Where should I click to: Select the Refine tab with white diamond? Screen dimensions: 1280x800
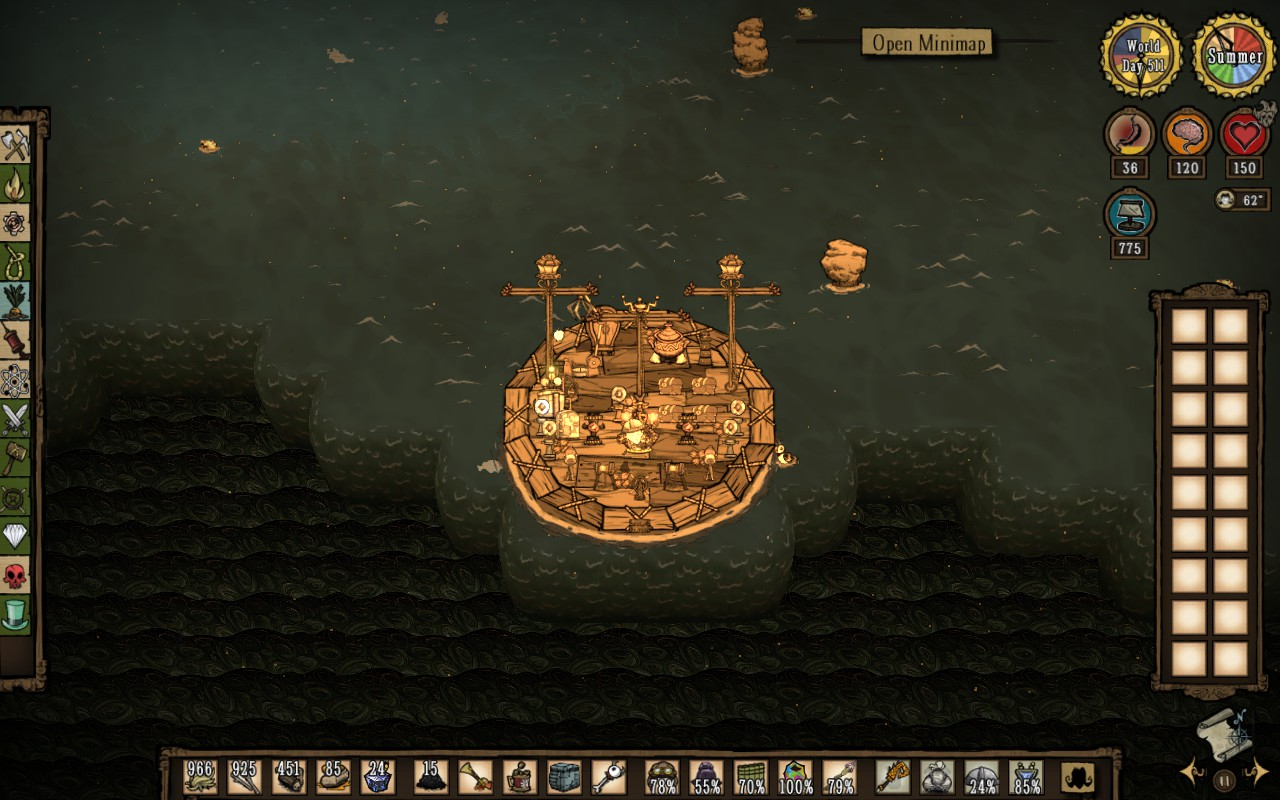click(x=15, y=536)
